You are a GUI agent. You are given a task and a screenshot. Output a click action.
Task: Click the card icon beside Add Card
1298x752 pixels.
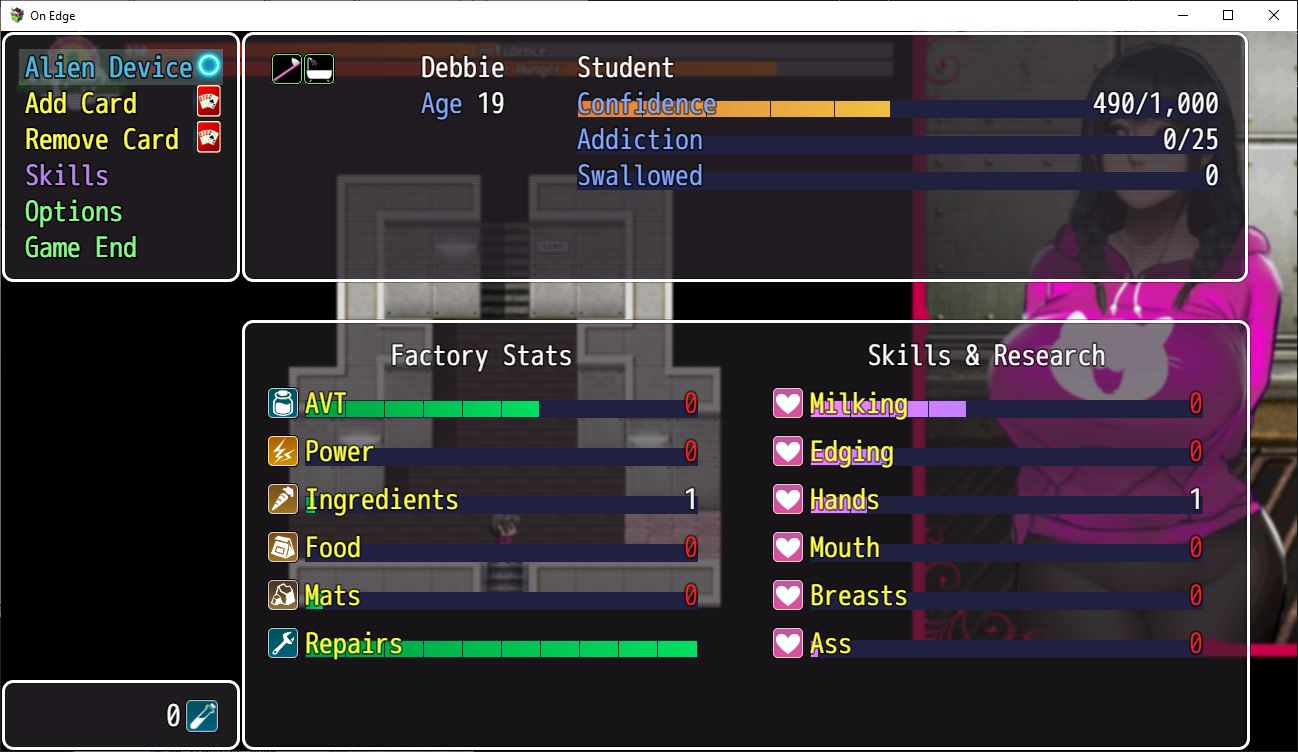coord(211,102)
